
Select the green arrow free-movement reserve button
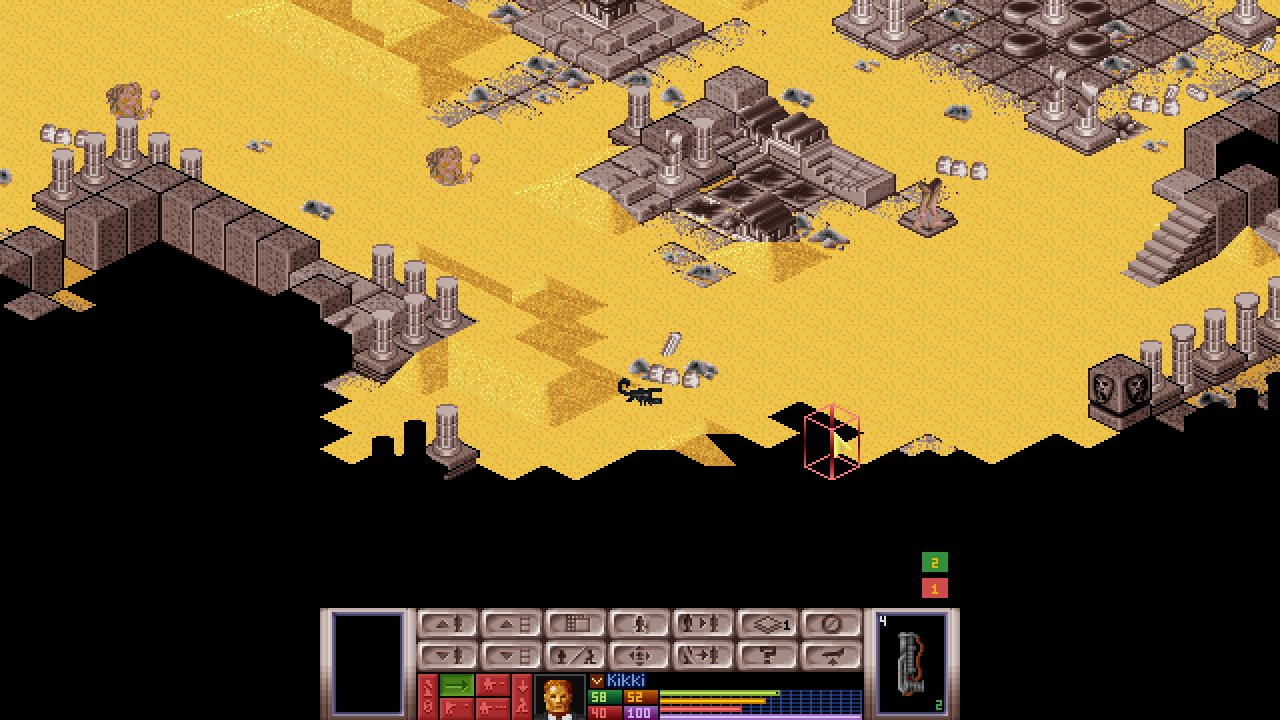pos(457,685)
